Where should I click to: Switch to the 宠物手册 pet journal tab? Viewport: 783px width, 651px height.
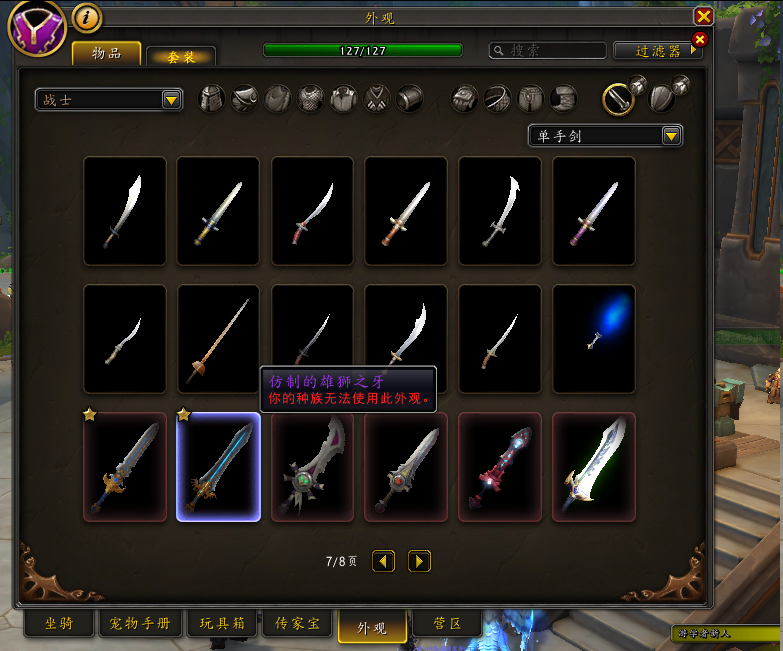[x=140, y=624]
